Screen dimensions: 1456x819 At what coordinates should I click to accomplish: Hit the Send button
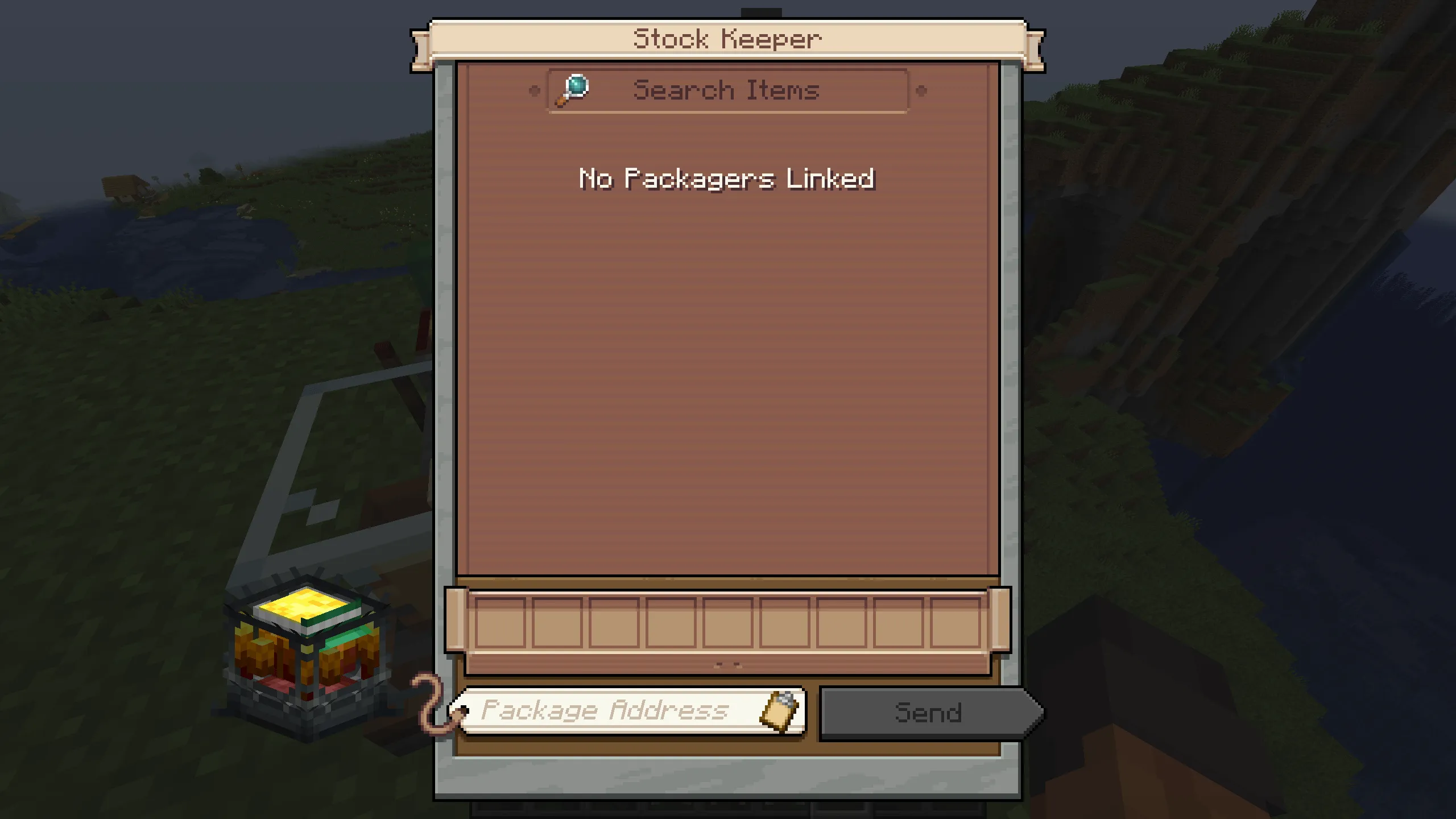[x=927, y=713]
